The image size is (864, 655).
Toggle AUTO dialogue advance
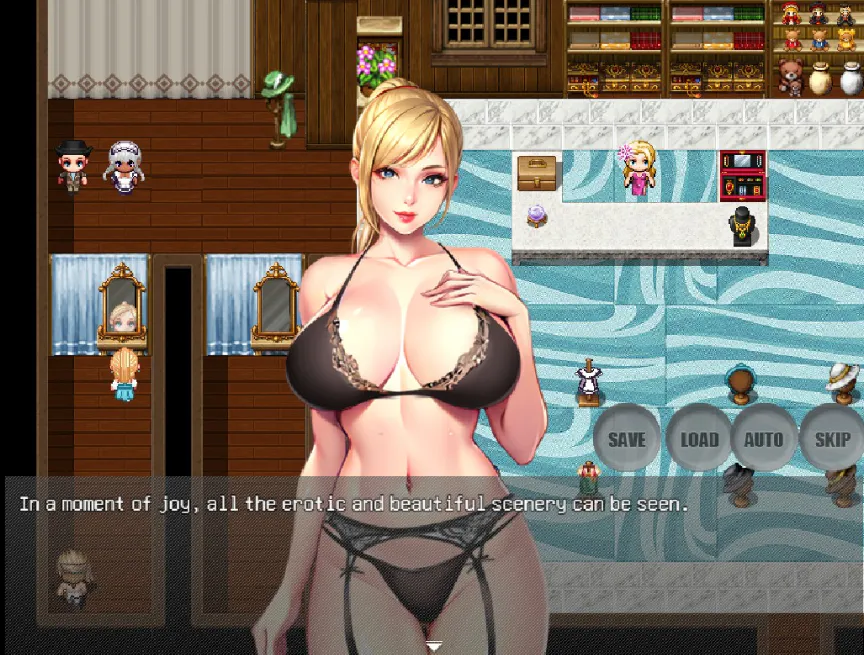tap(764, 438)
